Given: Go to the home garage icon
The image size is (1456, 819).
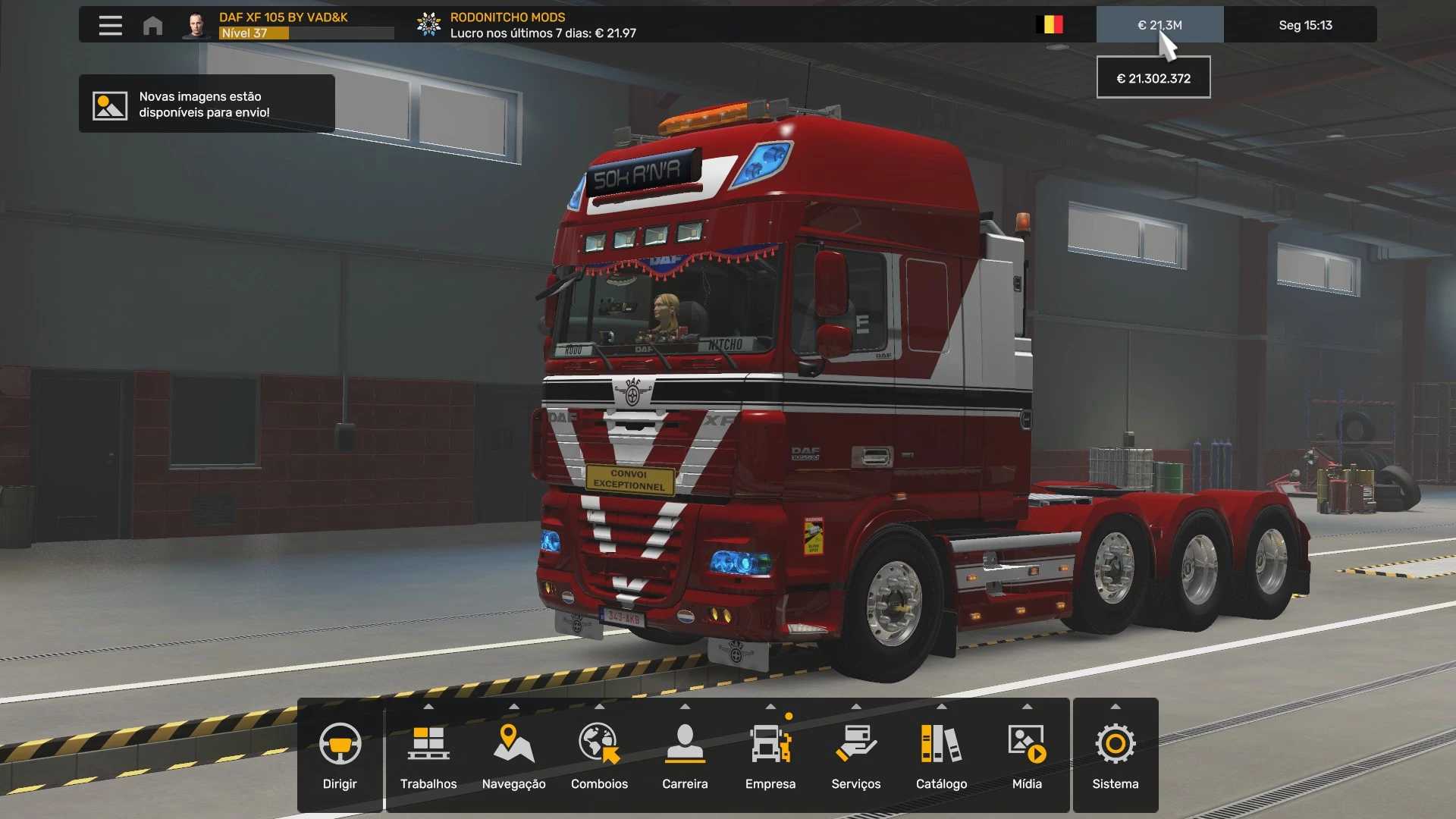Looking at the screenshot, I should pos(152,25).
